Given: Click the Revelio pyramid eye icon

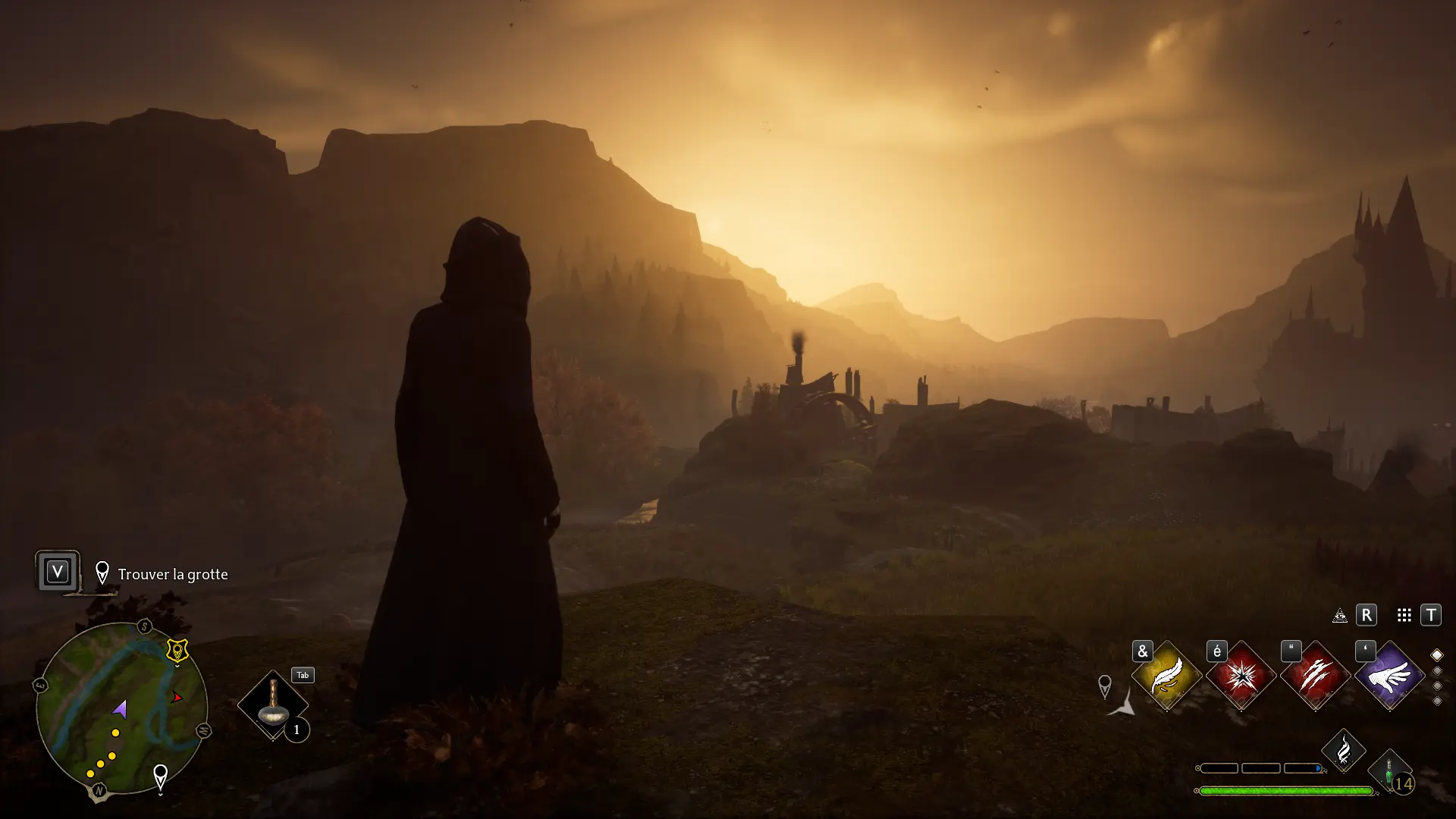Looking at the screenshot, I should coord(1340,616).
